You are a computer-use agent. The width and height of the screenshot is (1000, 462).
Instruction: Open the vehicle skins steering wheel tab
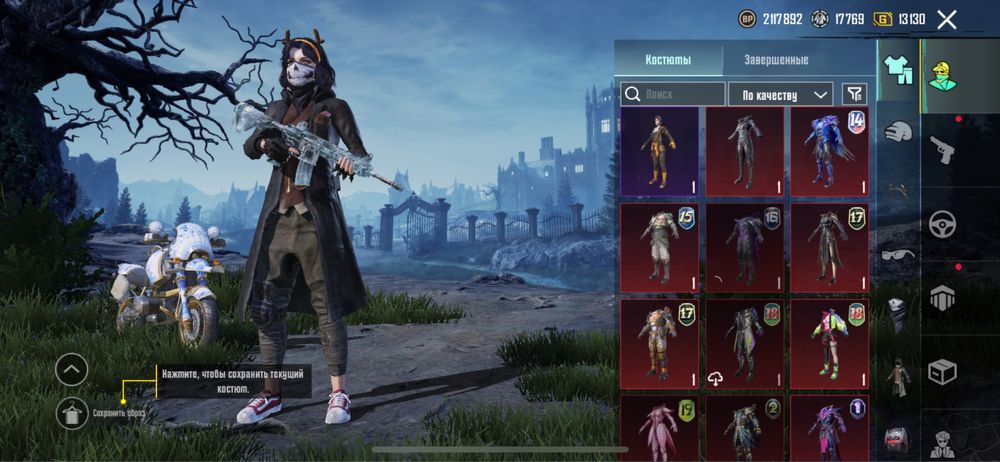point(942,223)
